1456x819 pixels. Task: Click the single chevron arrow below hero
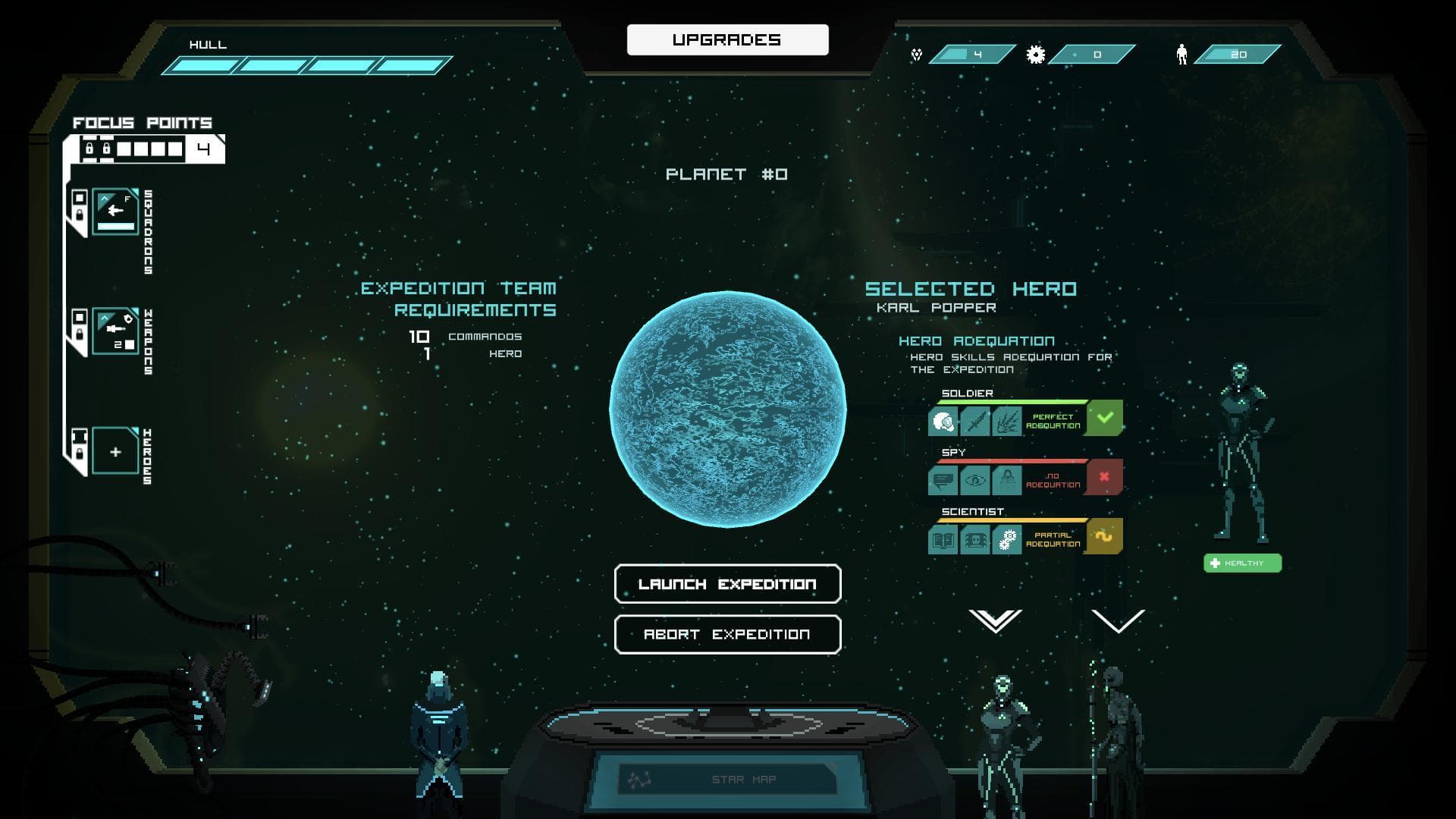1118,620
